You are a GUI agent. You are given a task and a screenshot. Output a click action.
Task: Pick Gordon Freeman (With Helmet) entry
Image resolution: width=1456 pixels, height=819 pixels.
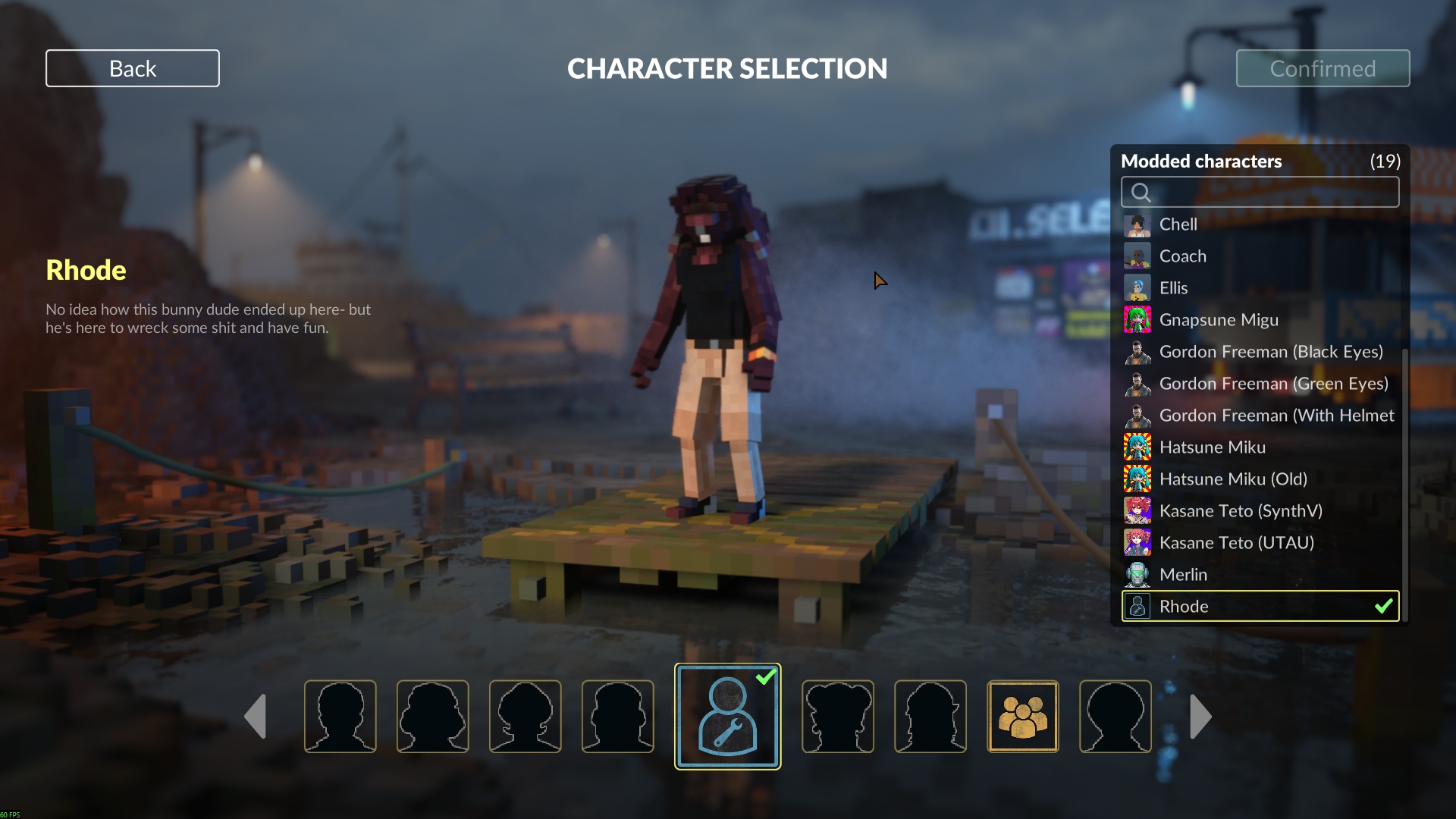click(1276, 416)
